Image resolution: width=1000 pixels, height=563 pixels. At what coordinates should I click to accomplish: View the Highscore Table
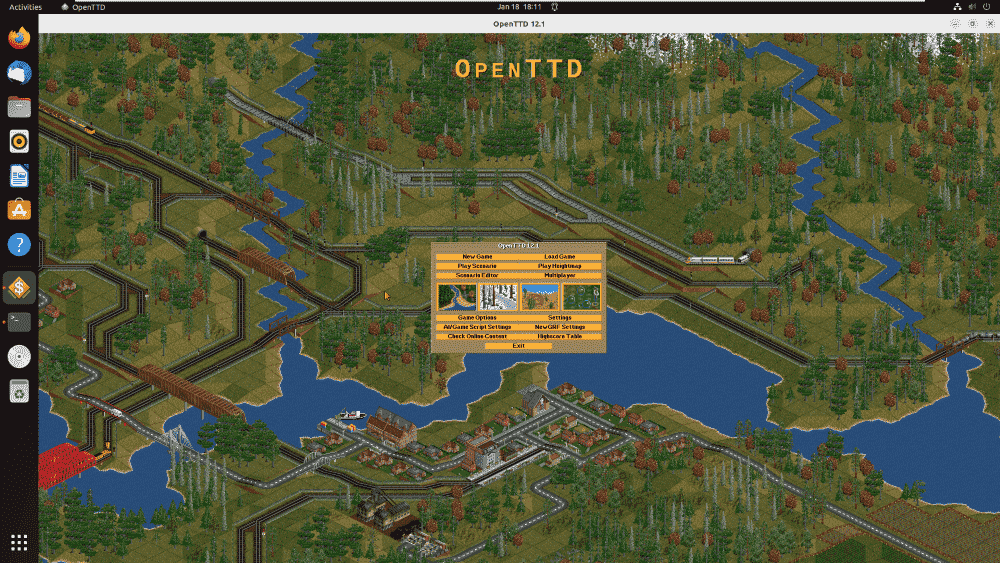point(560,336)
